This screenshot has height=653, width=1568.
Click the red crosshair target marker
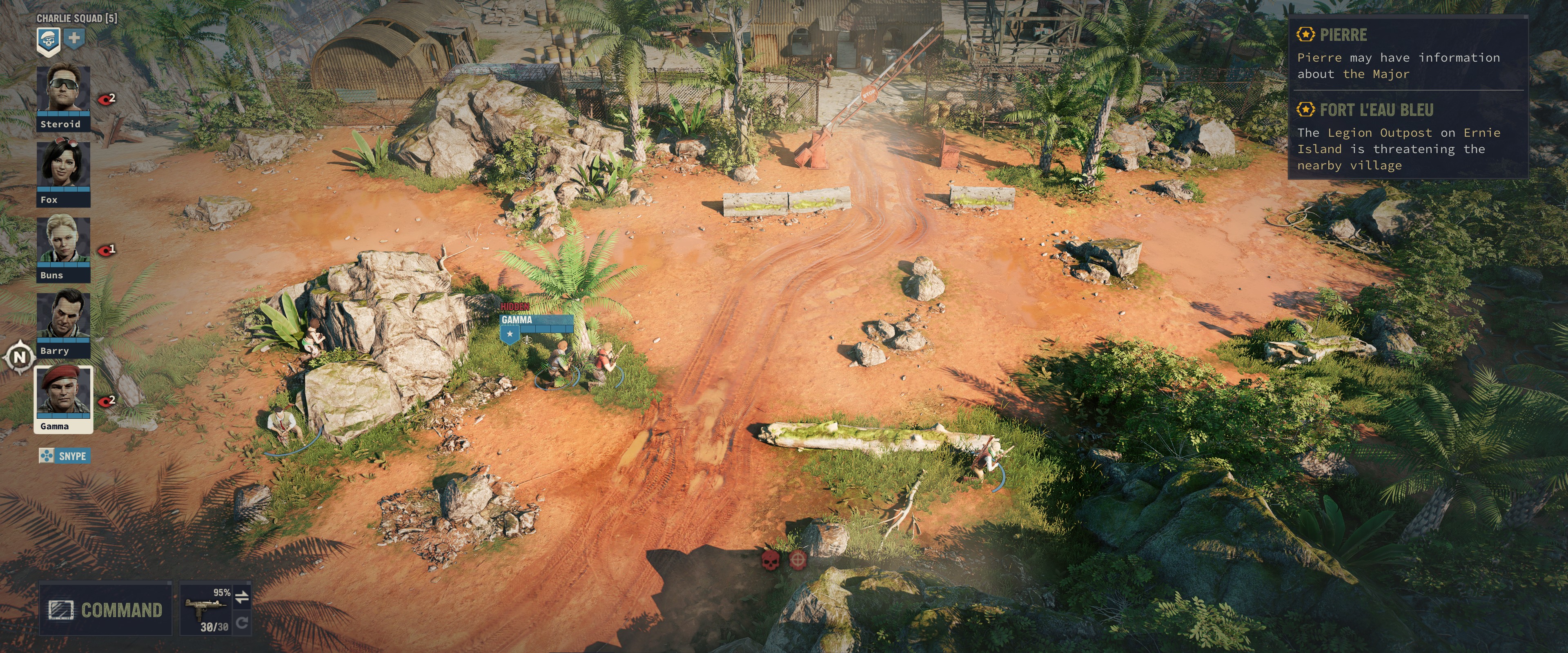click(797, 559)
